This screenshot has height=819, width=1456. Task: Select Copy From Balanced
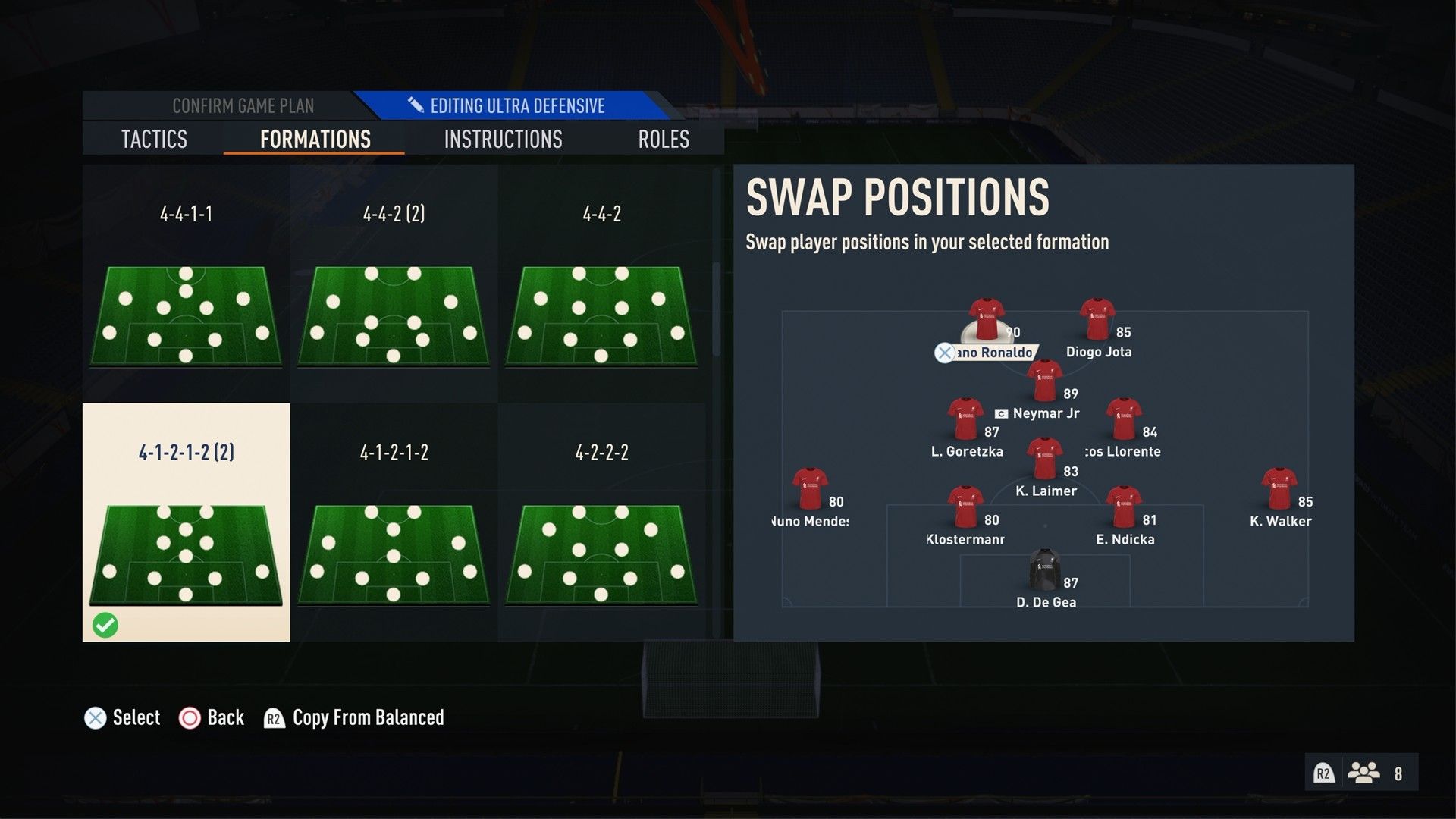366,717
